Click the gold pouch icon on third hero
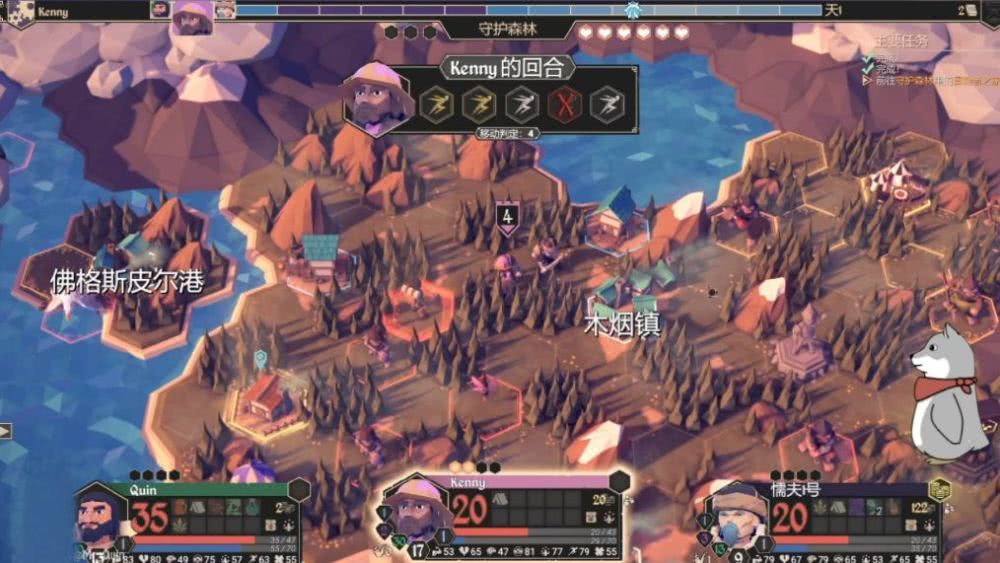Screen dimensions: 1000x563 point(938,490)
